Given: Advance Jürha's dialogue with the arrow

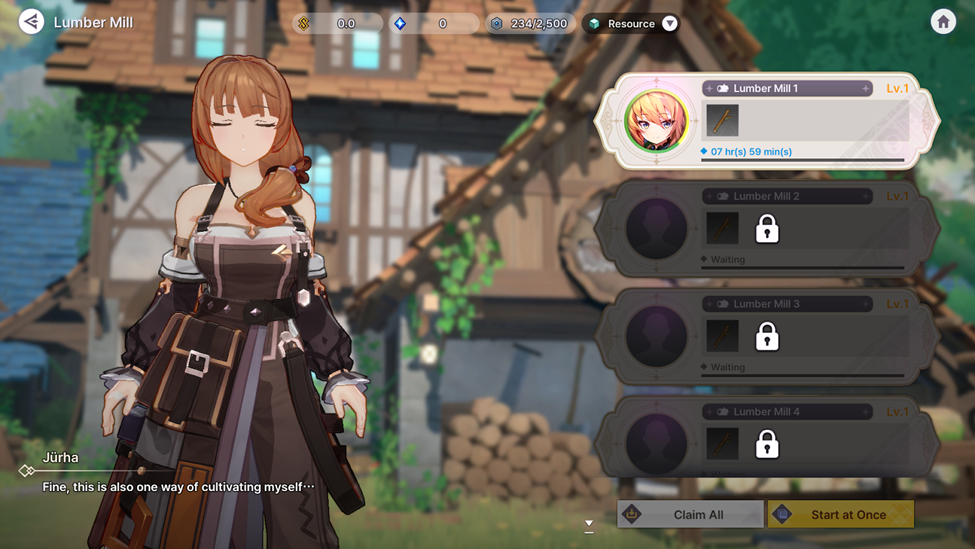Looking at the screenshot, I should pyautogui.click(x=589, y=523).
